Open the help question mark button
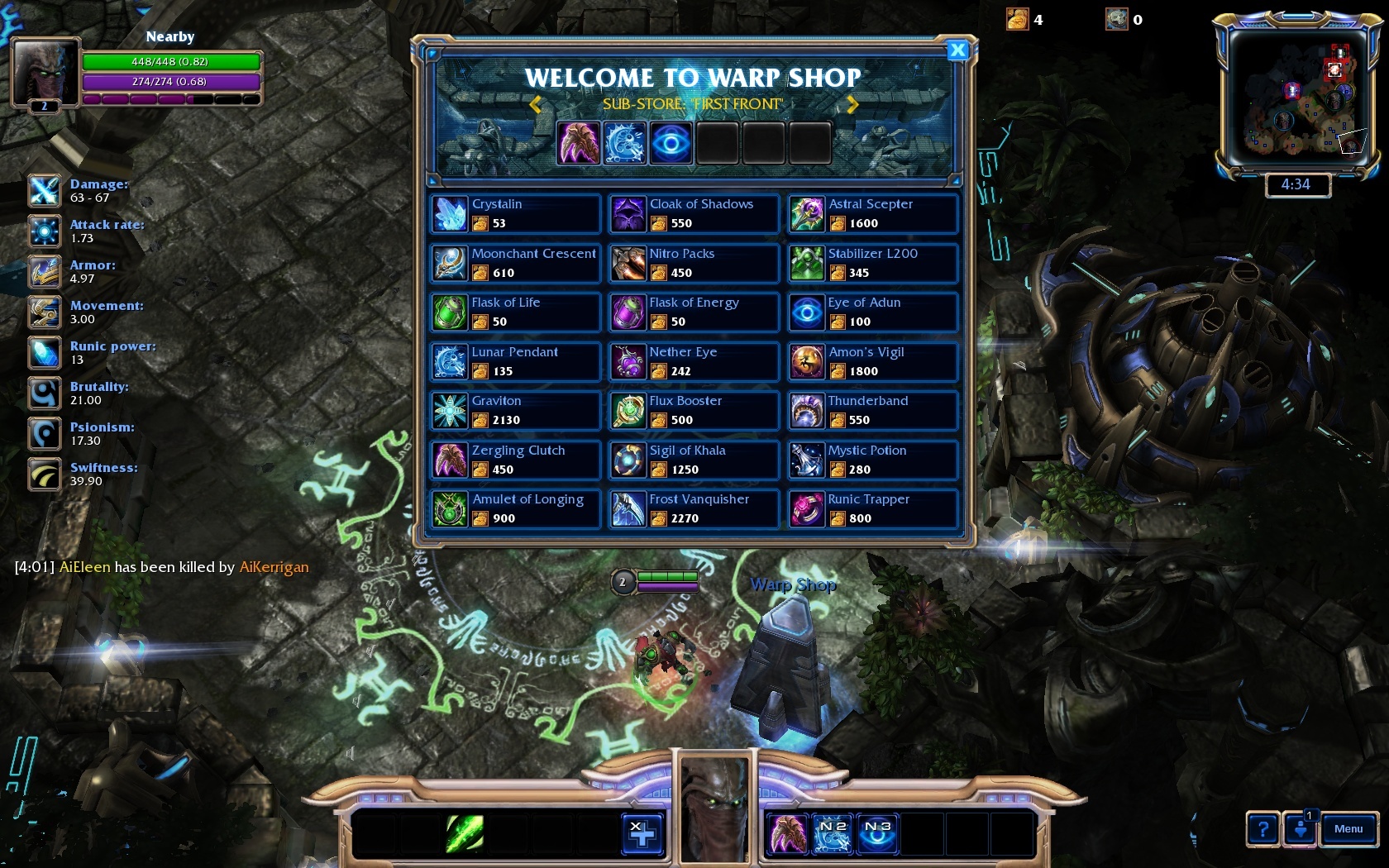1389x868 pixels. [x=1263, y=829]
